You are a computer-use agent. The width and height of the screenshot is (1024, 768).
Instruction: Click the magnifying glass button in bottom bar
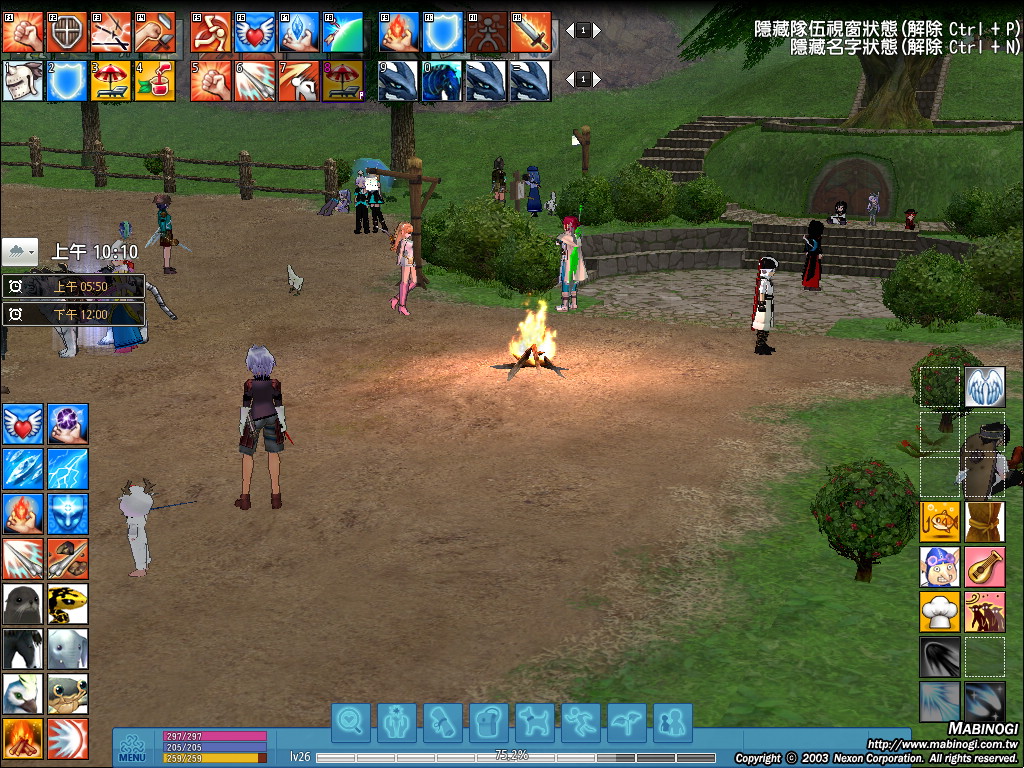(x=351, y=722)
